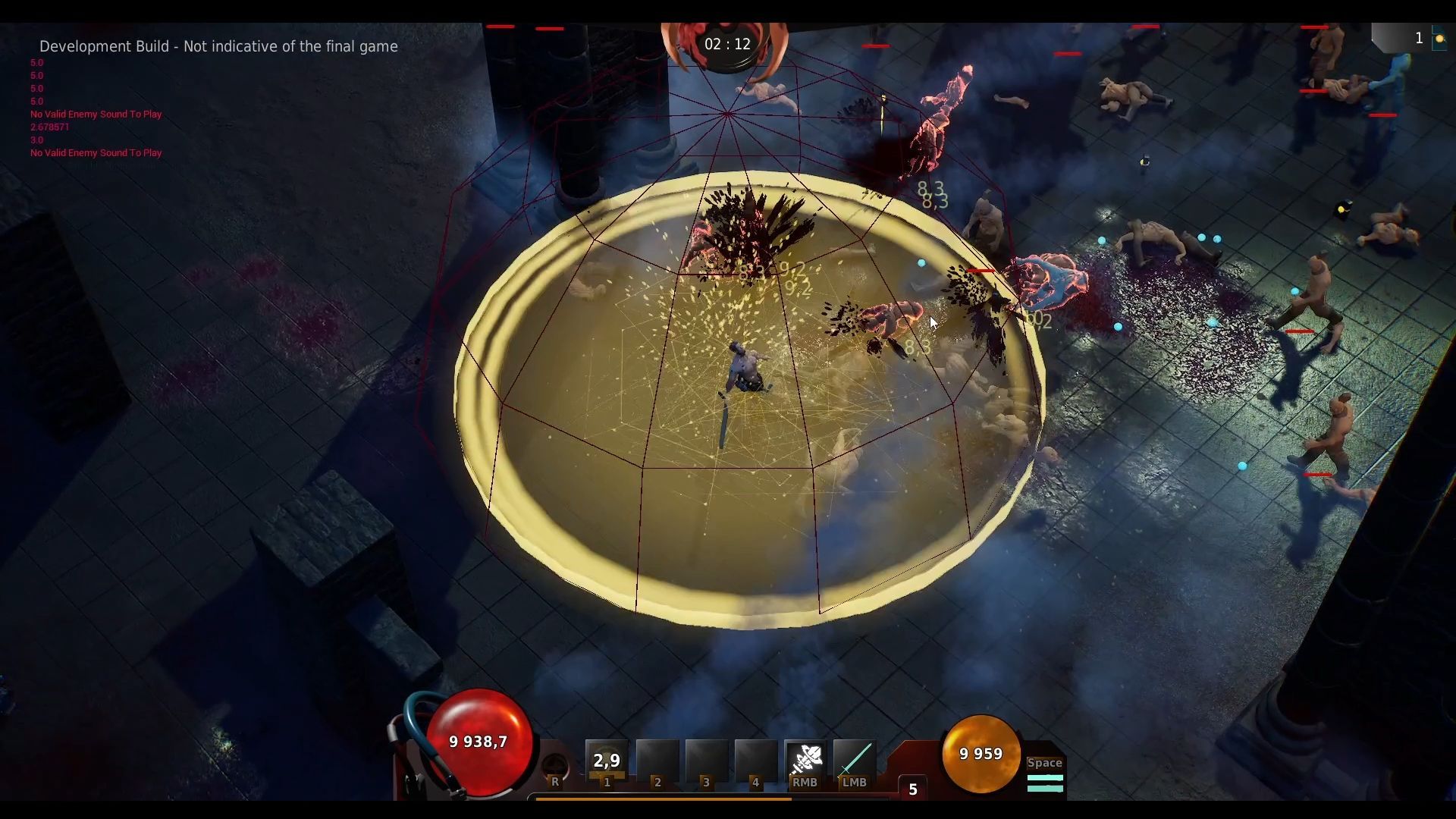The height and width of the screenshot is (819, 1456).
Task: Click the gold coin currency icon
Action: (1439, 39)
